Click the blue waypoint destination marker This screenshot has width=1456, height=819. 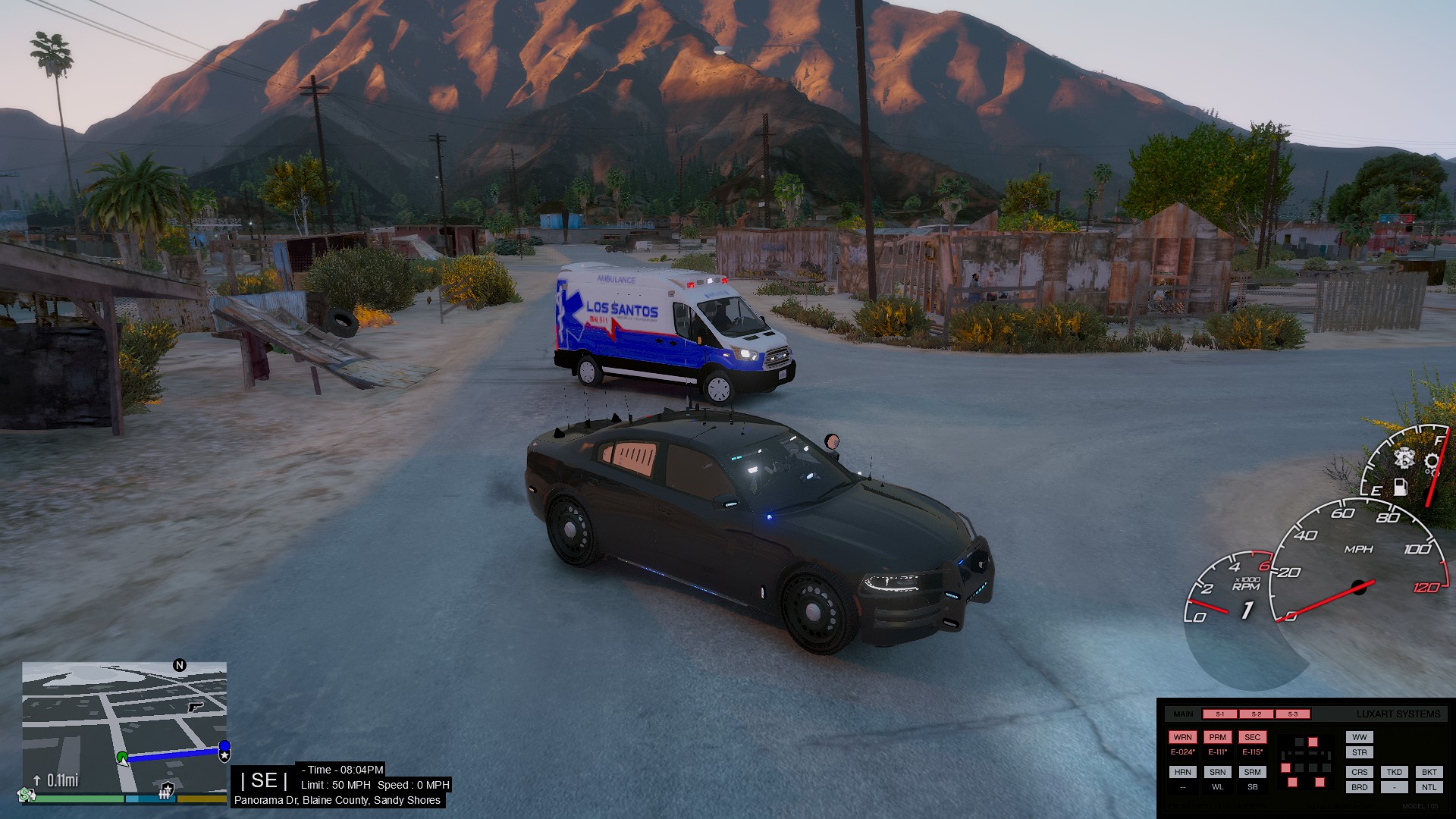point(224,751)
